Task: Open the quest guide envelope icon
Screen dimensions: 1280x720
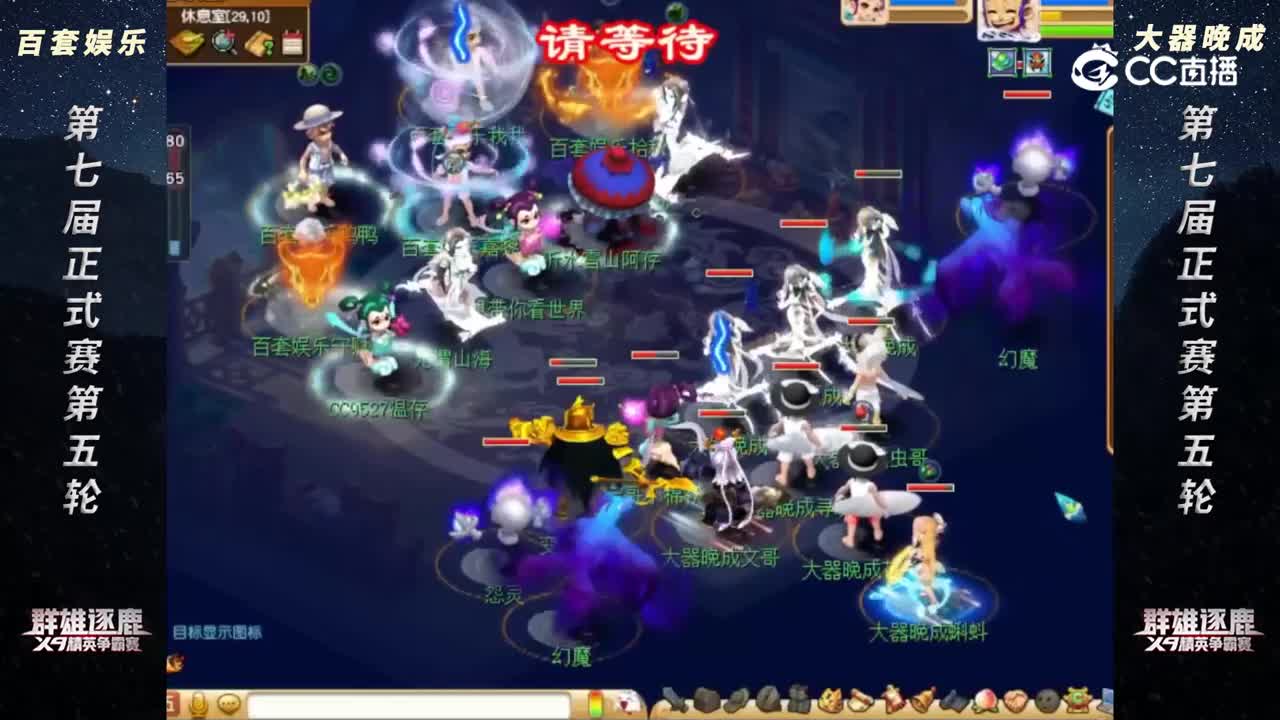Action: [x=259, y=42]
